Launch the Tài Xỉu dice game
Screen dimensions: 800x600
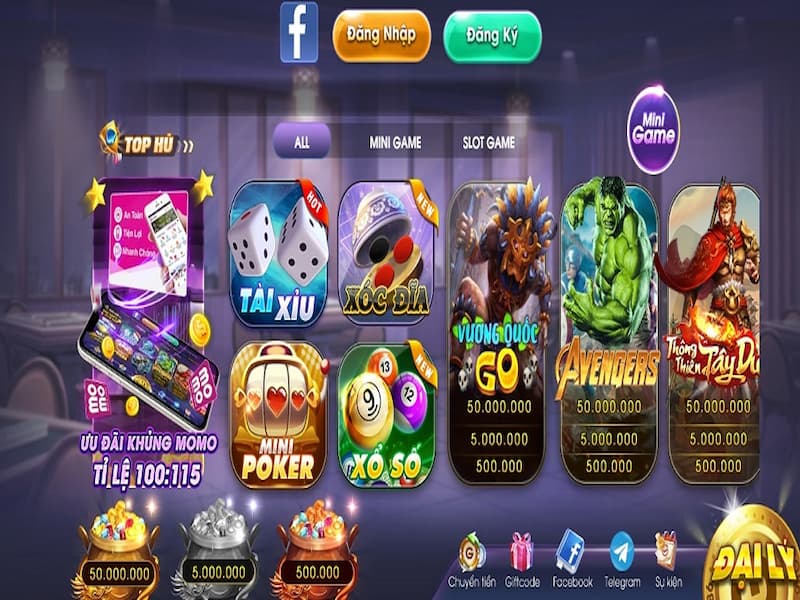tap(278, 255)
